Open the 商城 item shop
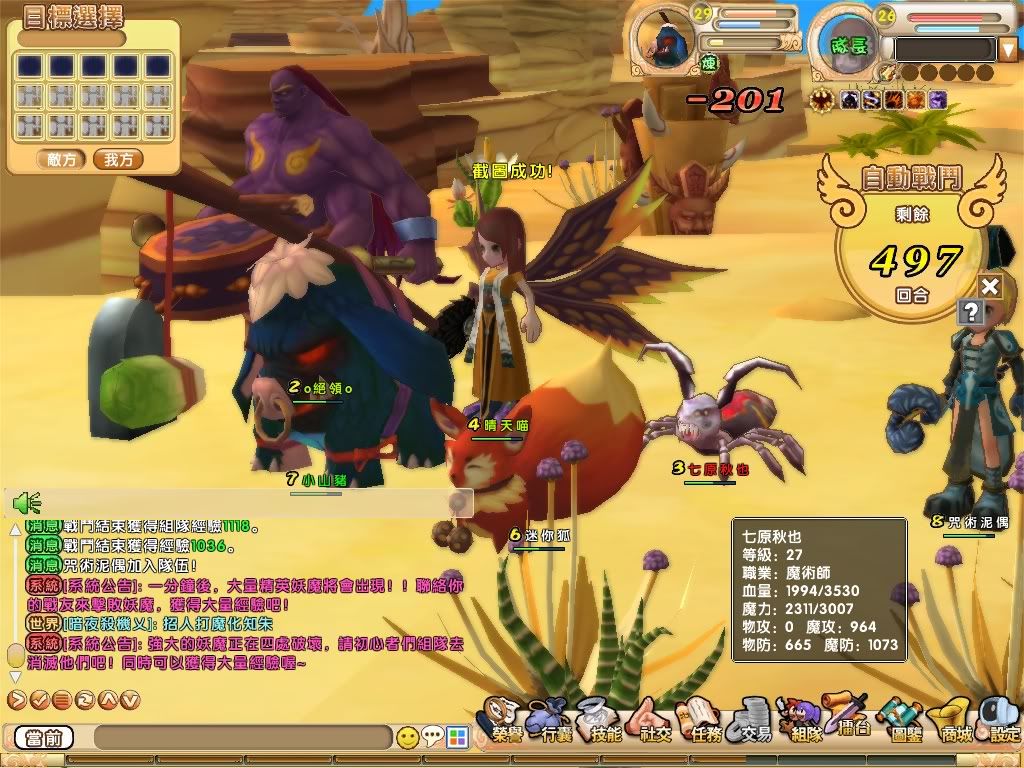The width and height of the screenshot is (1024, 768). tap(953, 722)
